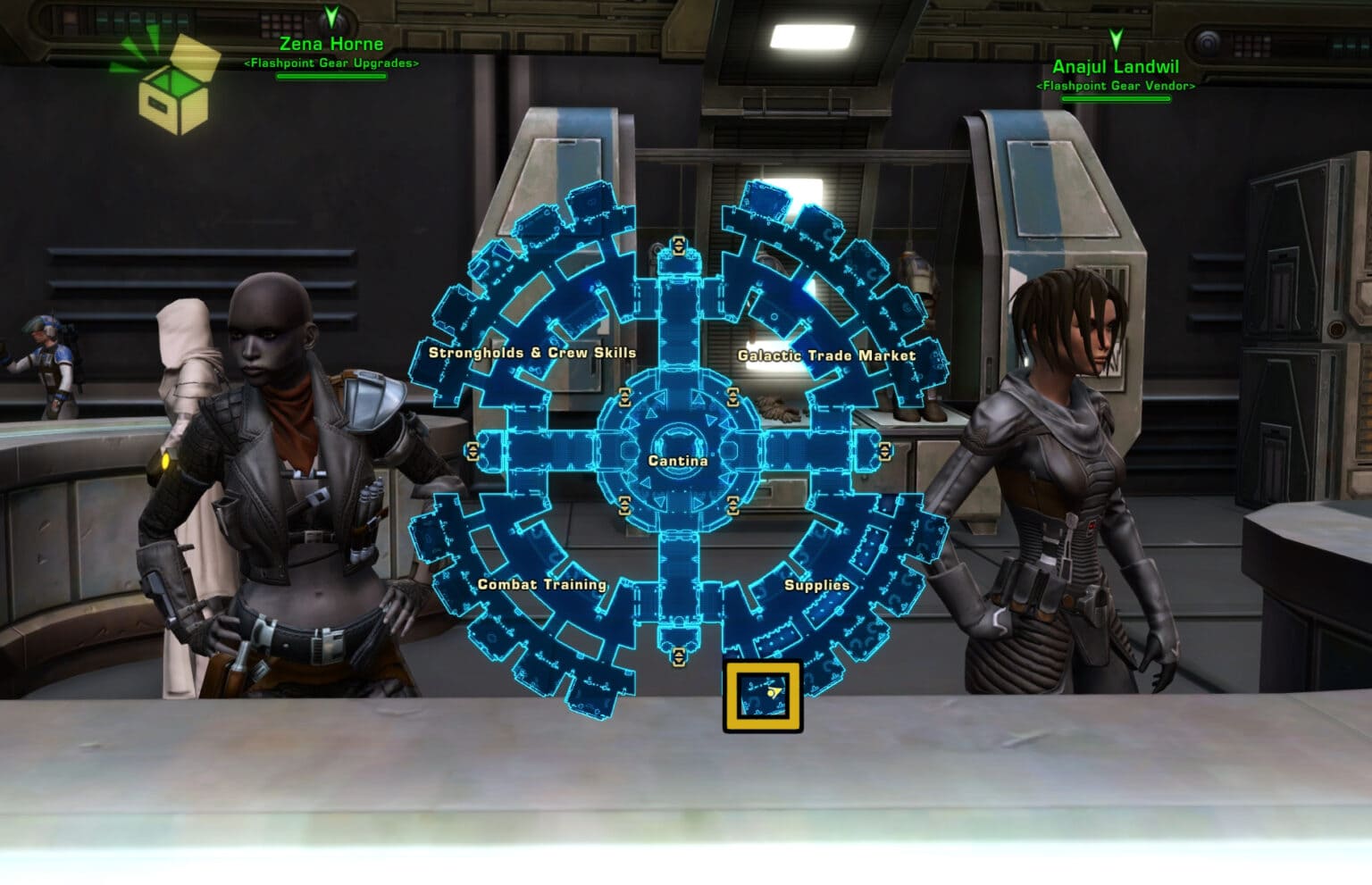Open the Galactic Trade Market section label
Image resolution: width=1372 pixels, height=885 pixels.
[x=826, y=355]
